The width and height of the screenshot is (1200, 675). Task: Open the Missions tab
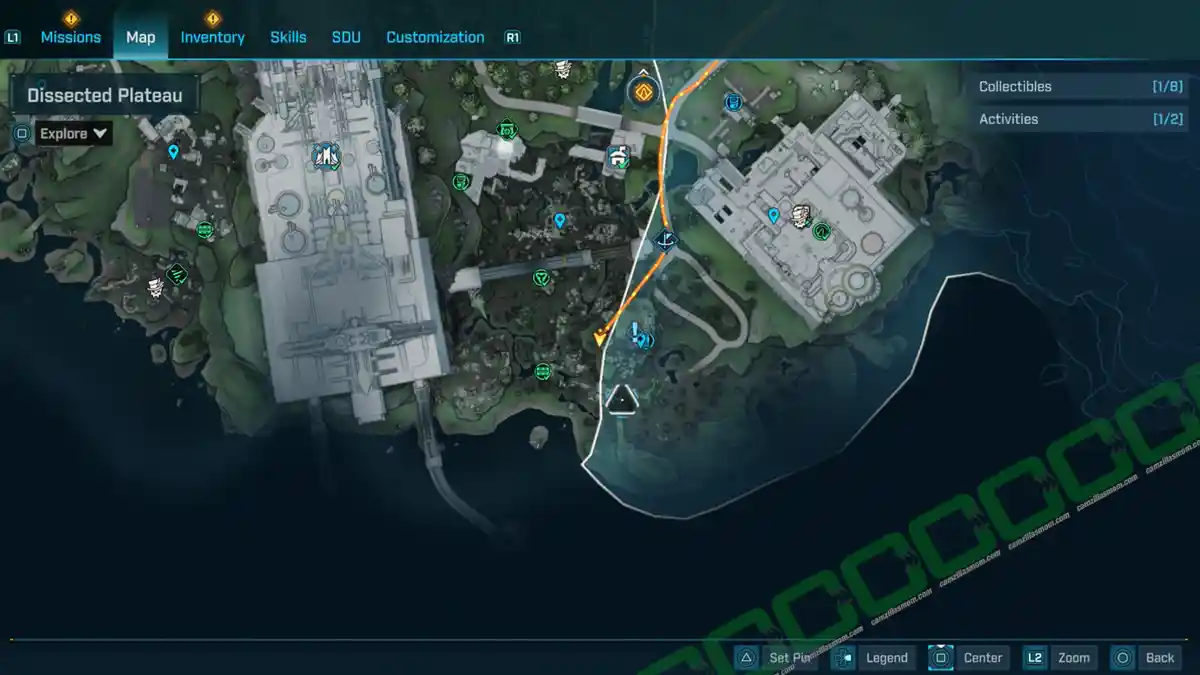tap(70, 37)
